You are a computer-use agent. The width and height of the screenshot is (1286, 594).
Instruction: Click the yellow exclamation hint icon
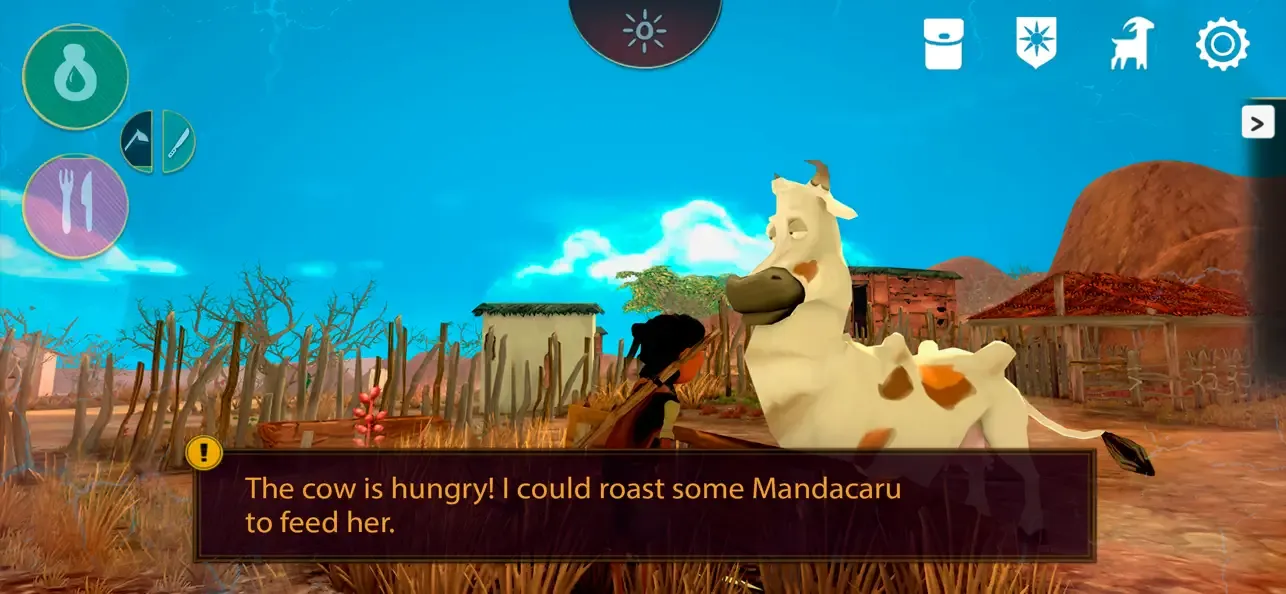205,453
